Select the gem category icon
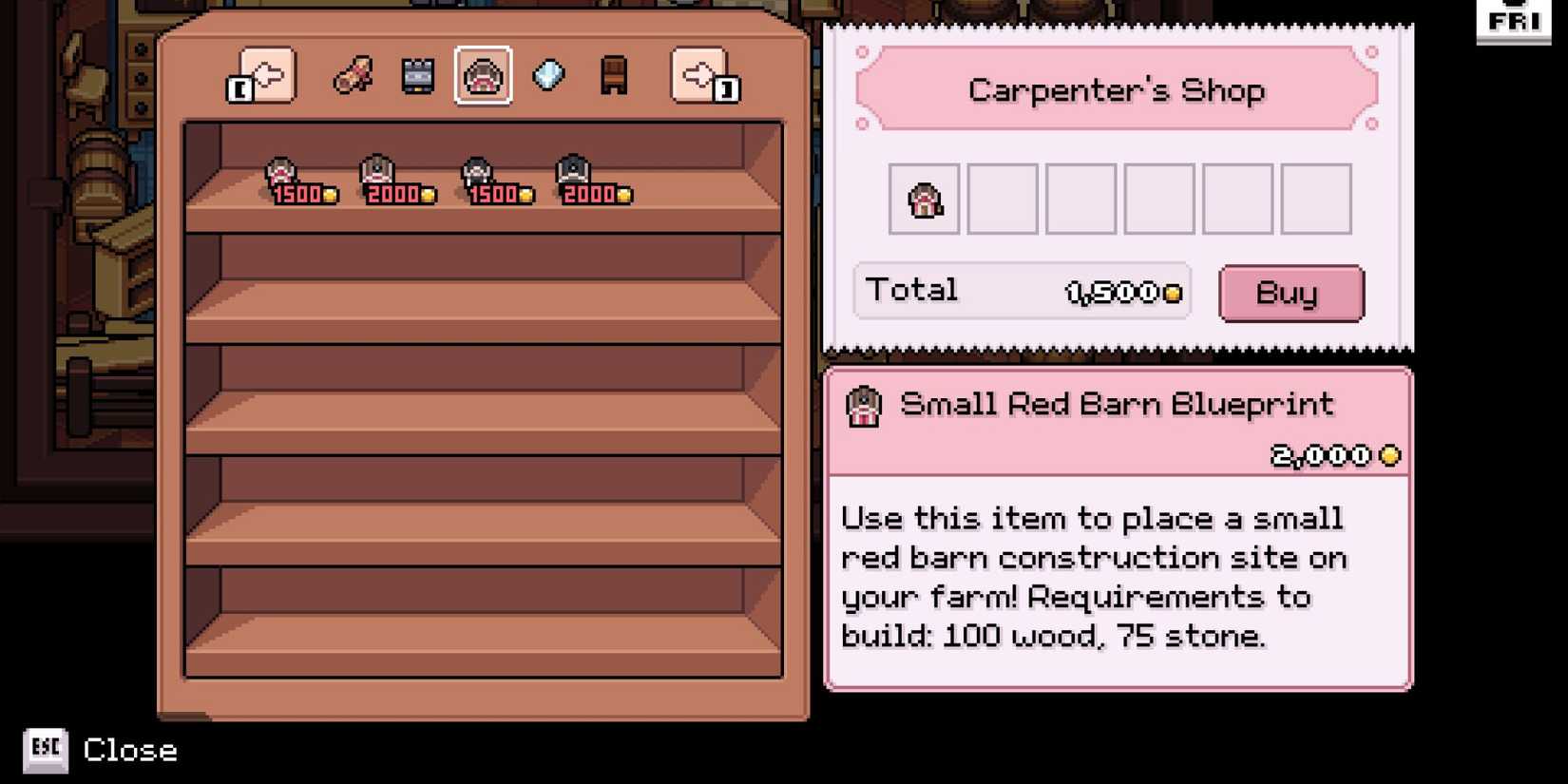The width and height of the screenshot is (1568, 784). pos(548,74)
